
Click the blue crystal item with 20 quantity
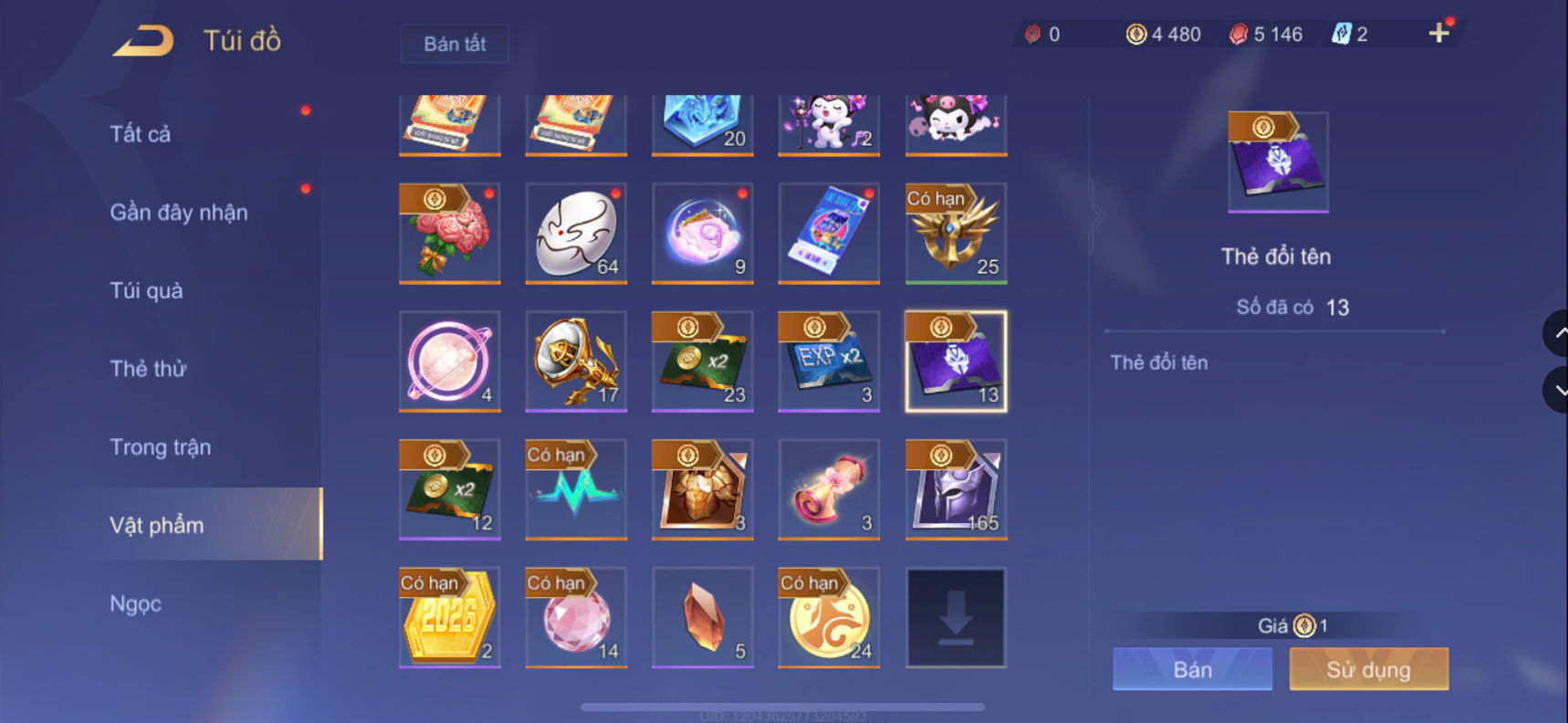click(702, 123)
